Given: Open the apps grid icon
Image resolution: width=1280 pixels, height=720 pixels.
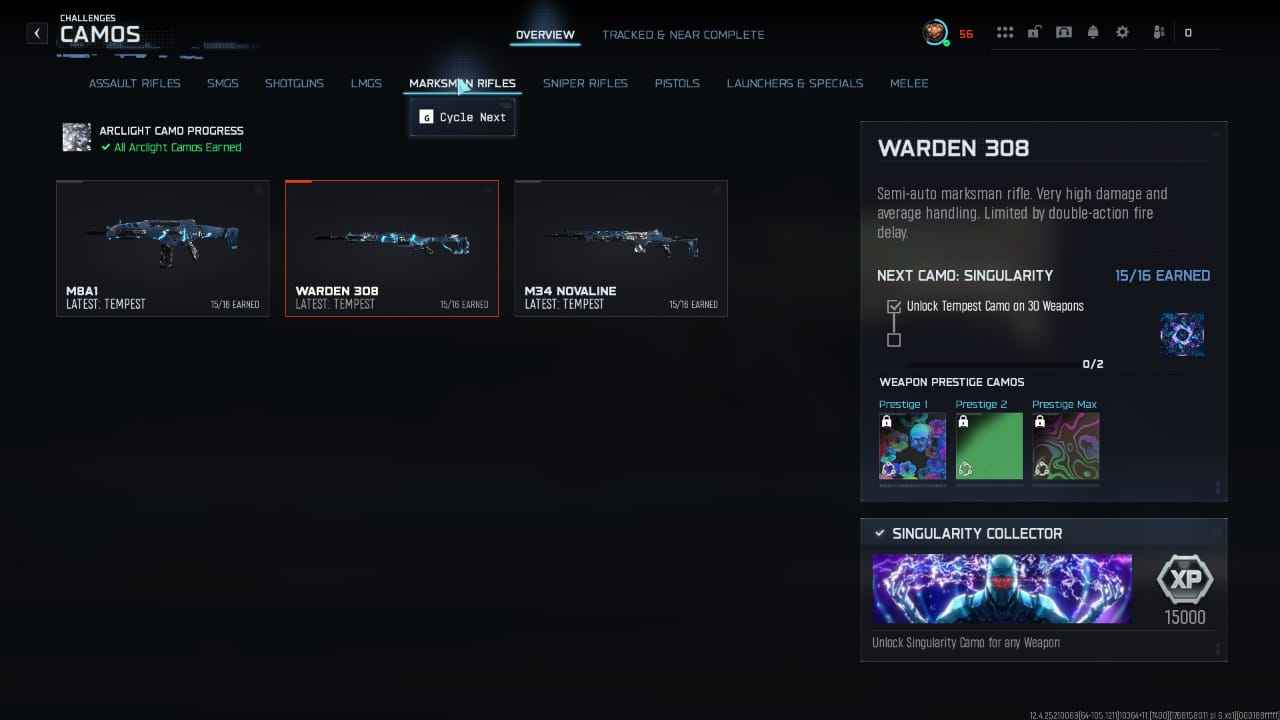Looking at the screenshot, I should (1005, 31).
